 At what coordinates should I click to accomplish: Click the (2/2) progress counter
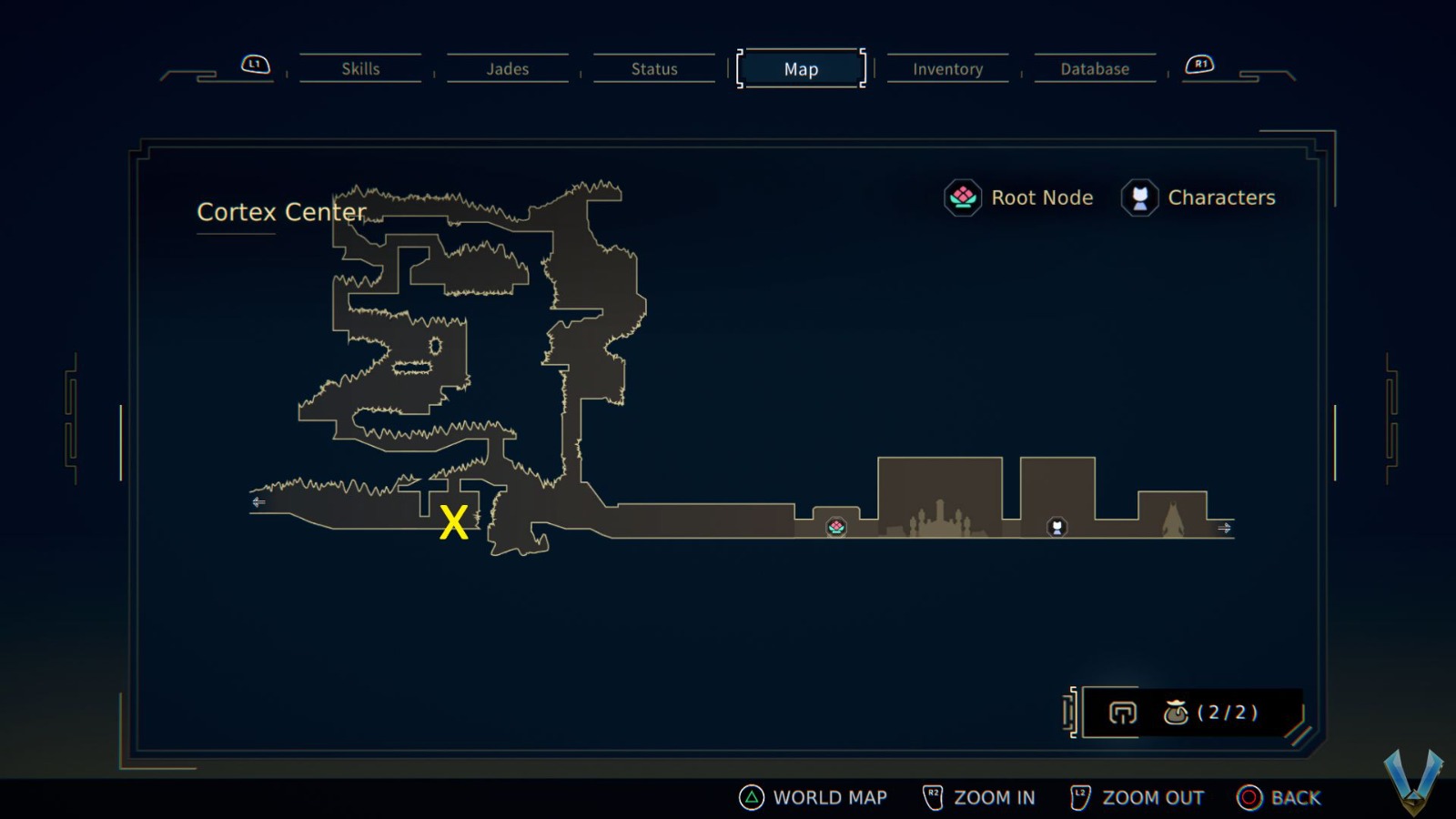pos(1227,713)
